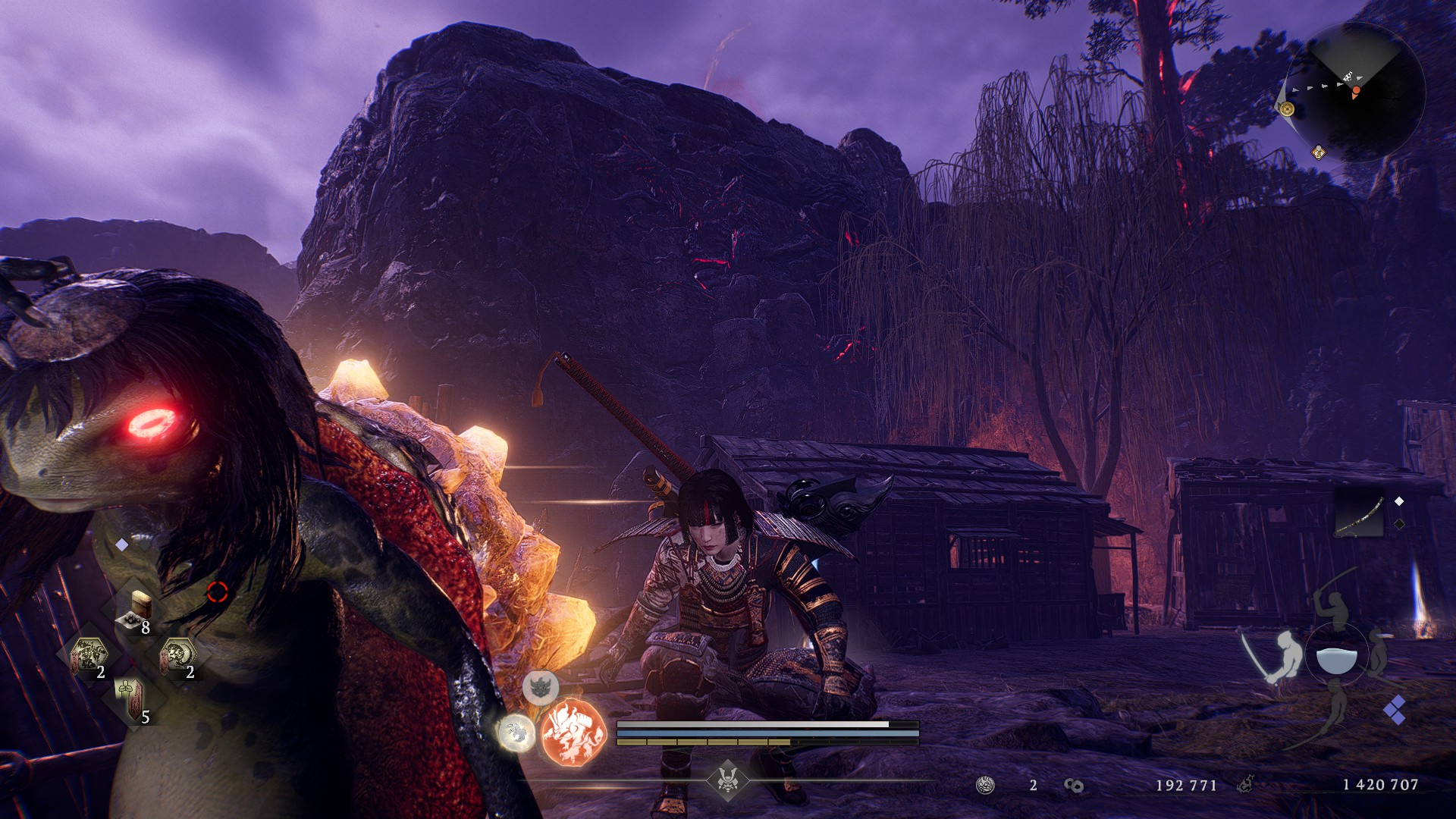
Task: Select the grey demon-mask soul core icon
Action: (x=540, y=687)
